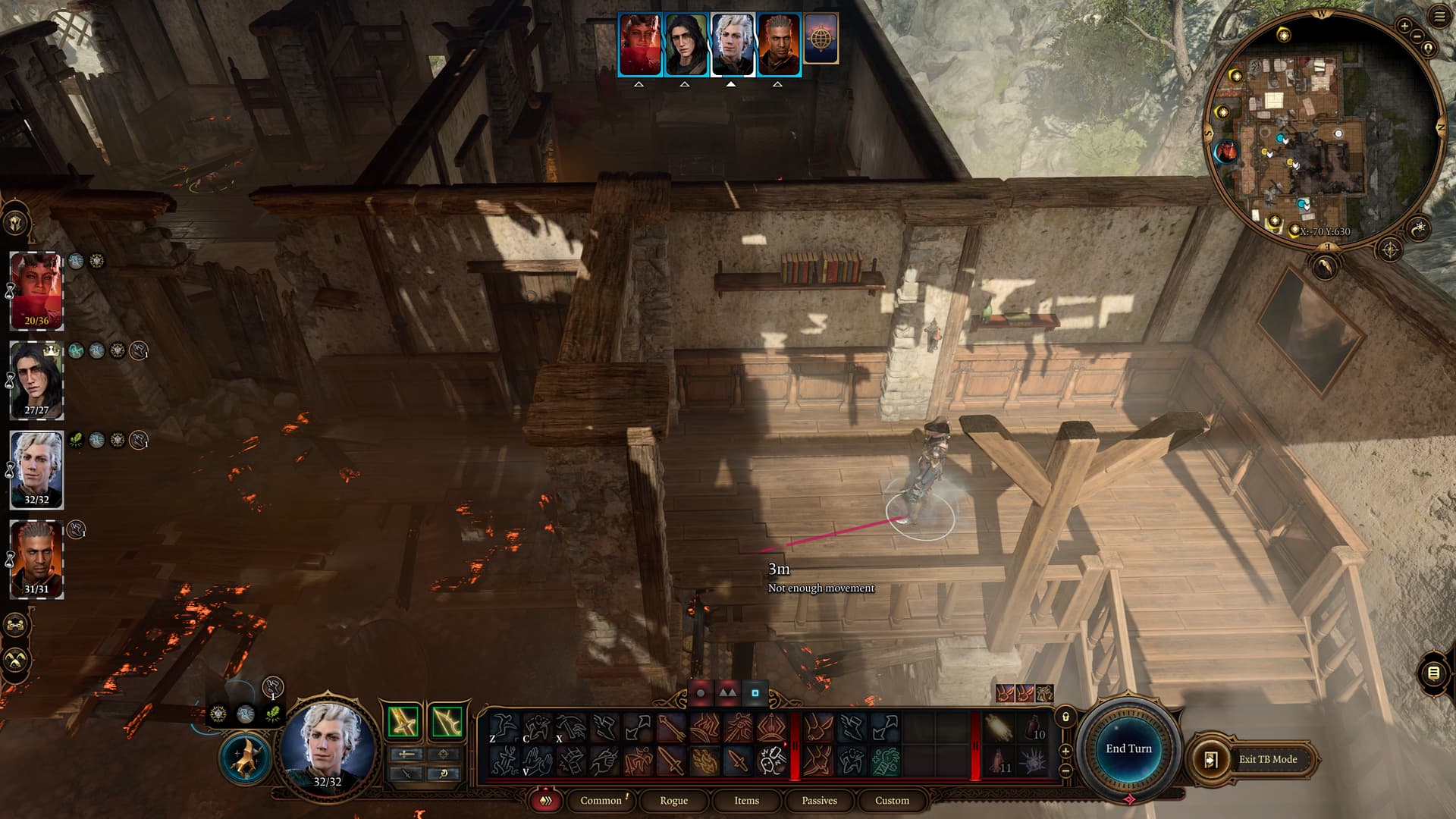Image resolution: width=1456 pixels, height=819 pixels.
Task: Select the bottom party member with 31/31 HP
Action: (36, 560)
